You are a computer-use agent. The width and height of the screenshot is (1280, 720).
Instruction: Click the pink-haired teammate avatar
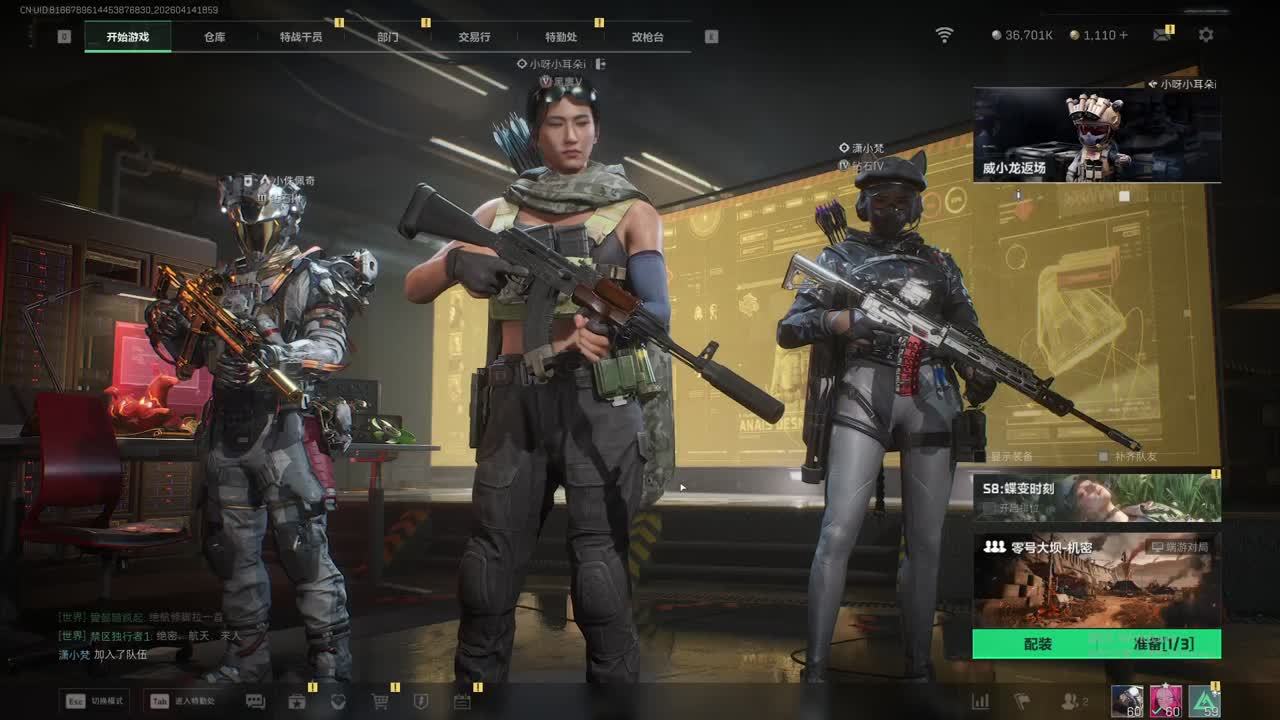point(1165,701)
